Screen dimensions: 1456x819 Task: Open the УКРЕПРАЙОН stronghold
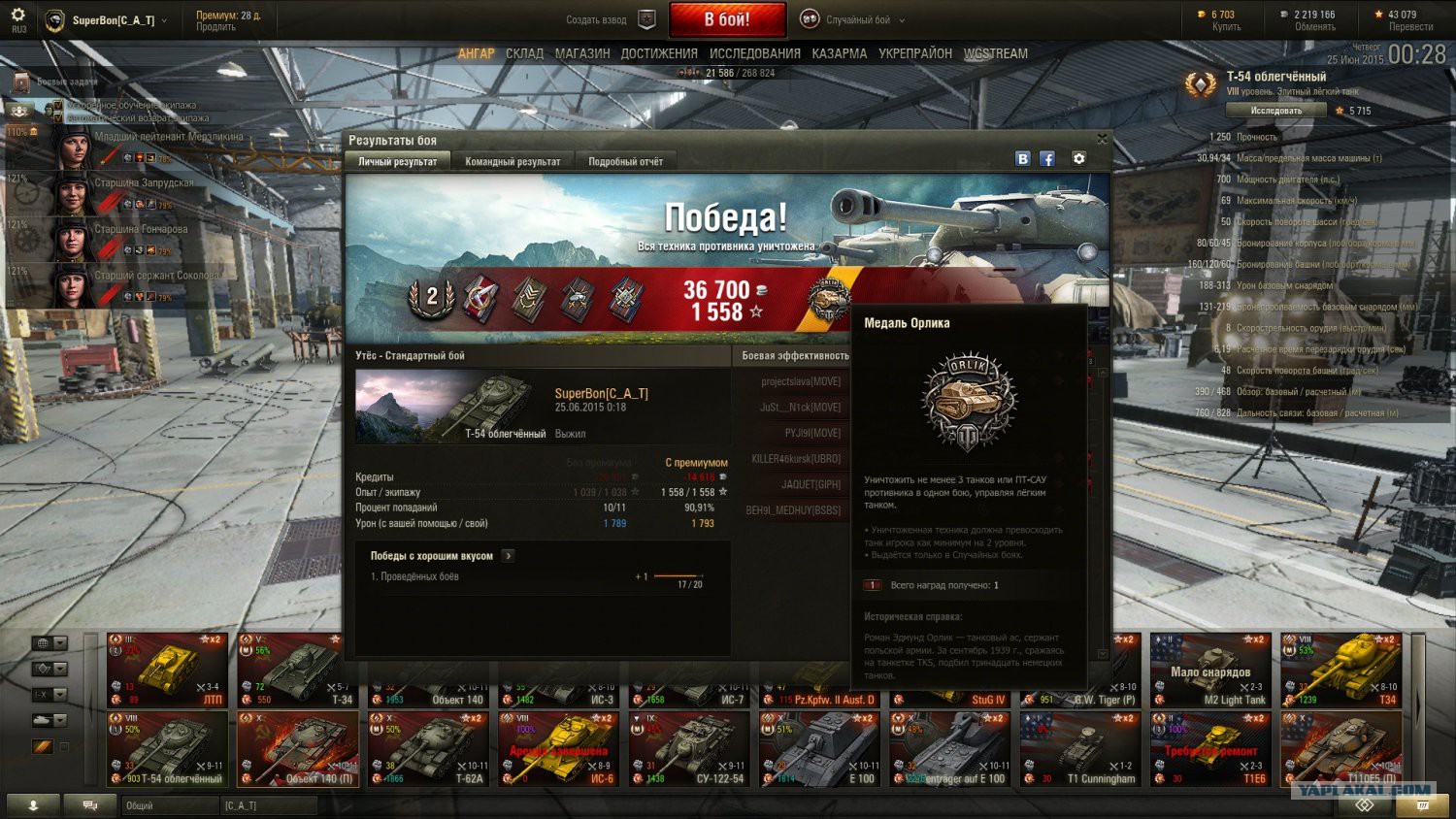(x=915, y=54)
